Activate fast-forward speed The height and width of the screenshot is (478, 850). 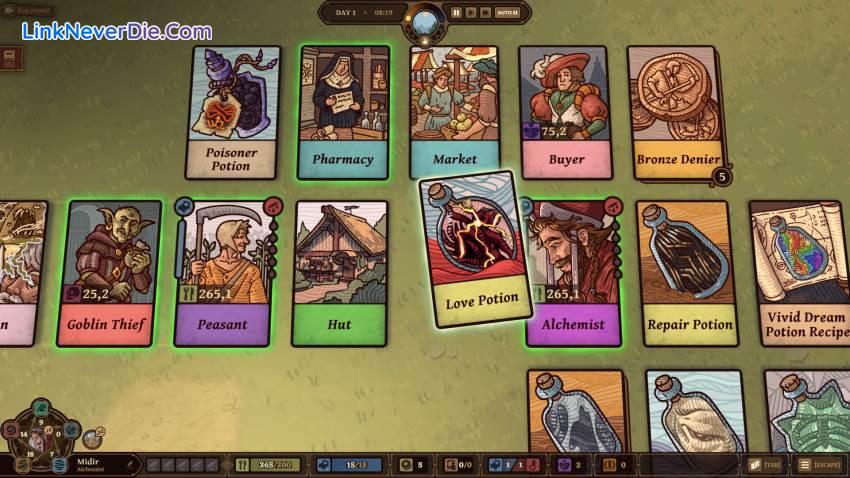coord(485,13)
